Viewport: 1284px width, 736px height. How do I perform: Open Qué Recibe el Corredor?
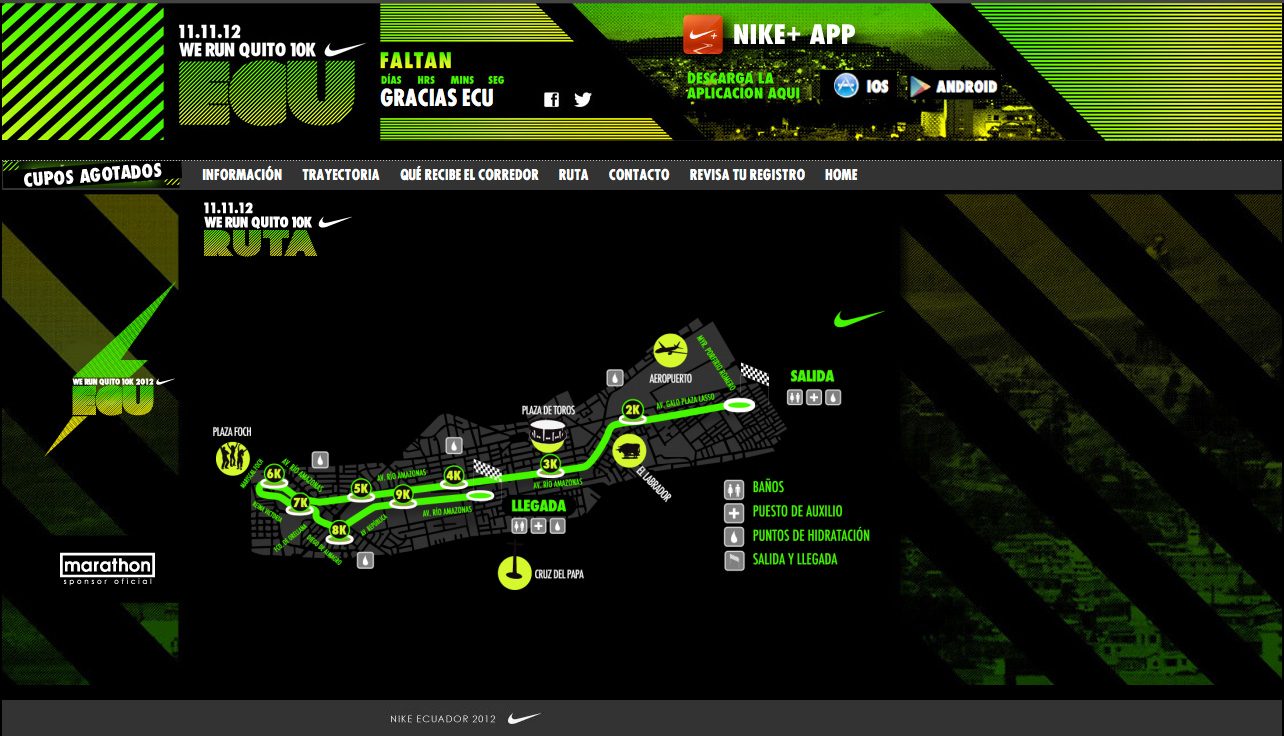click(x=469, y=175)
